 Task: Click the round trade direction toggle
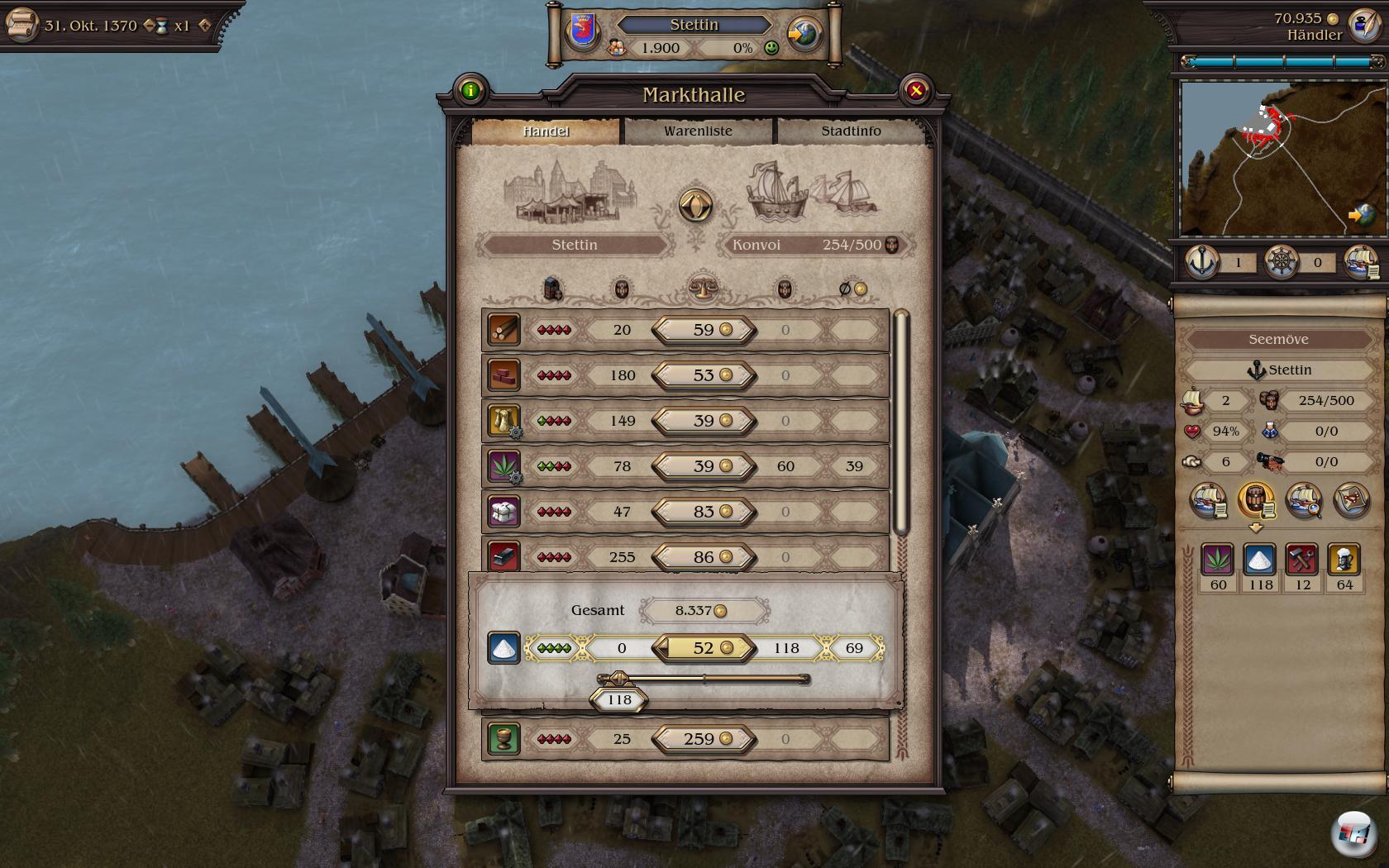695,205
